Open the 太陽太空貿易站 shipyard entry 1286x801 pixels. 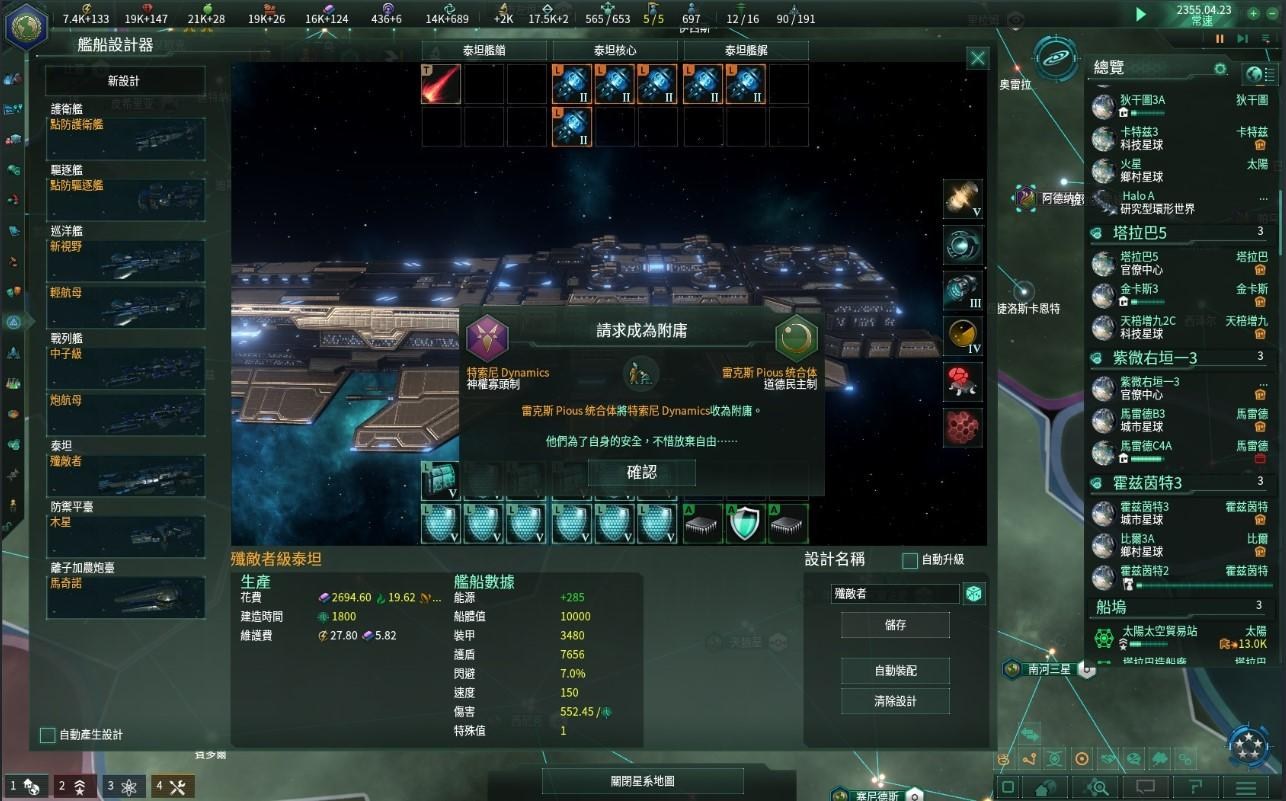tap(1160, 637)
